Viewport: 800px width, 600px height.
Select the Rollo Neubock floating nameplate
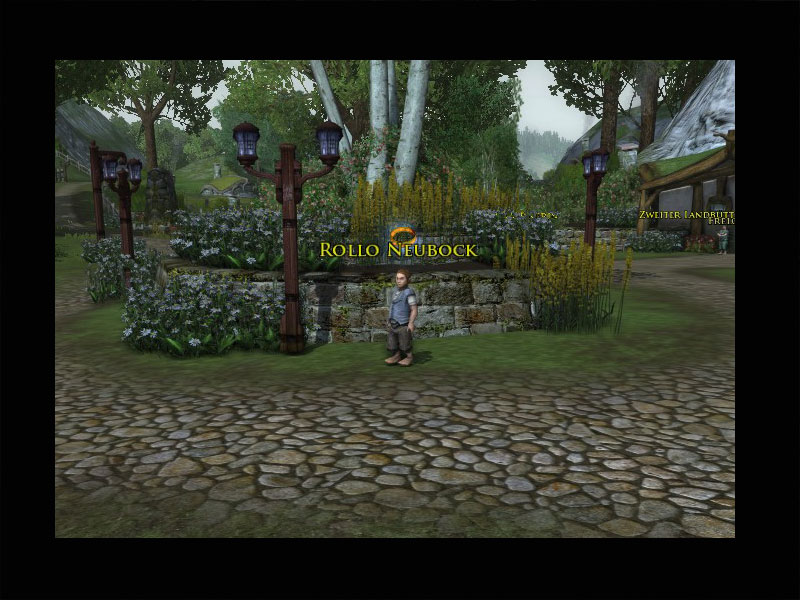pos(398,249)
